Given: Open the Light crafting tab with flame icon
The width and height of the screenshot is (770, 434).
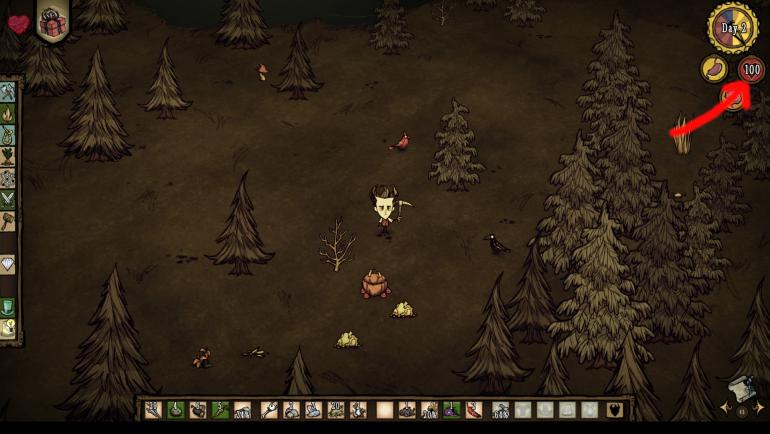Looking at the screenshot, I should point(8,115).
